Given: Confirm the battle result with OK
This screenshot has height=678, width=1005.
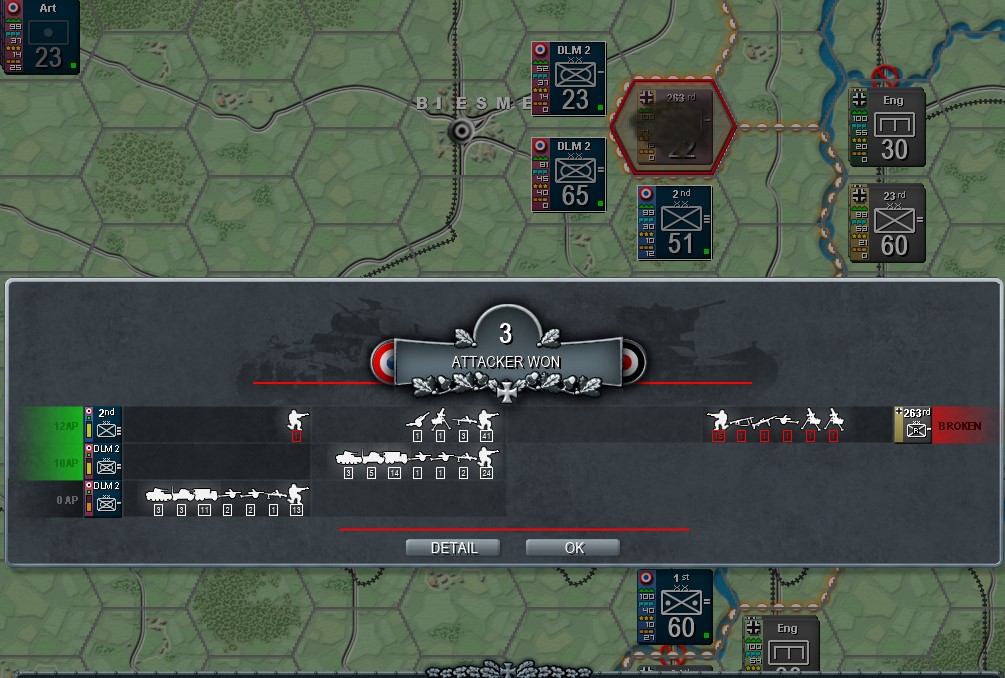Looking at the screenshot, I should point(572,548).
